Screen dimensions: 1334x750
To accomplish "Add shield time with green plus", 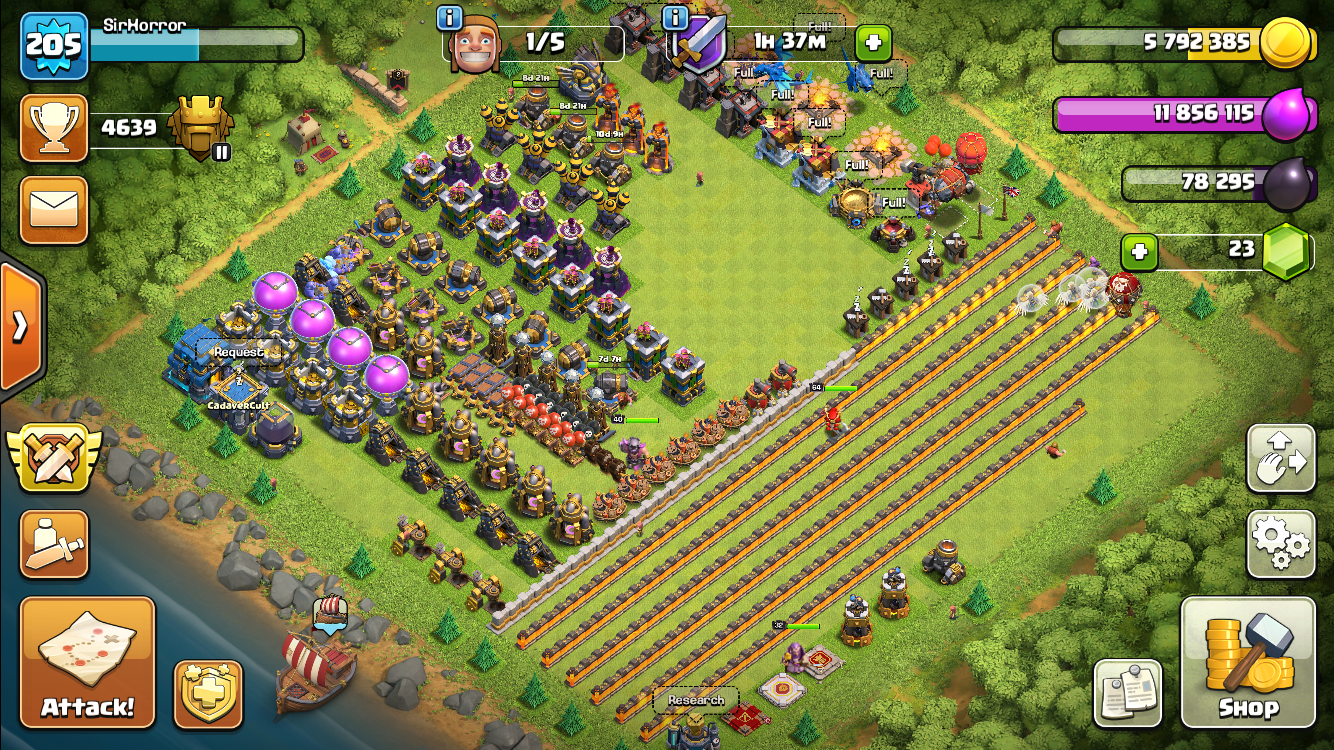I will click(x=873, y=43).
